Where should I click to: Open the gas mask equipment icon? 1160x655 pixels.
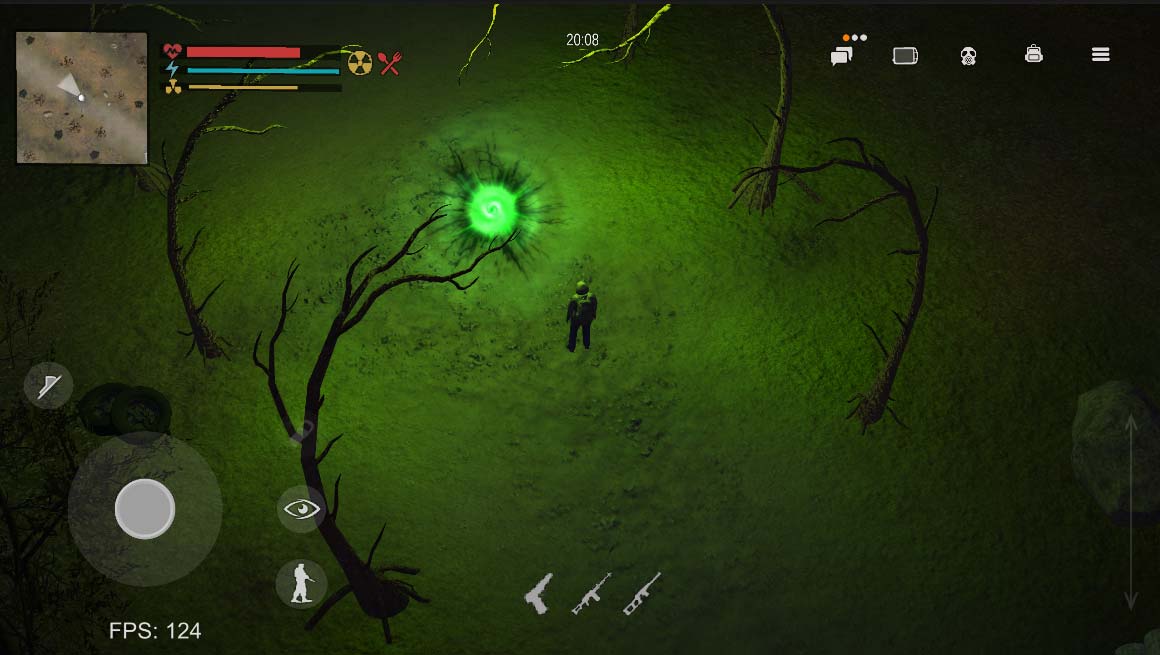pyautogui.click(x=968, y=56)
